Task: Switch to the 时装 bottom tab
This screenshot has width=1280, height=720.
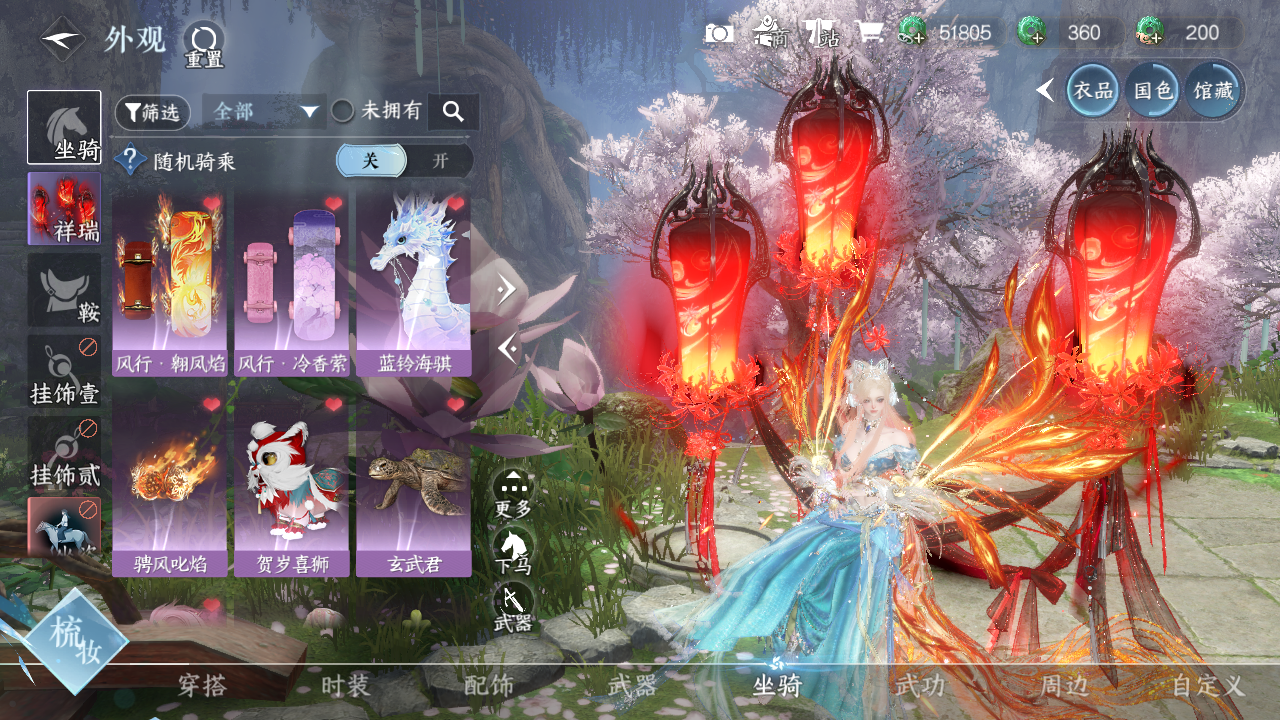Action: tap(346, 686)
